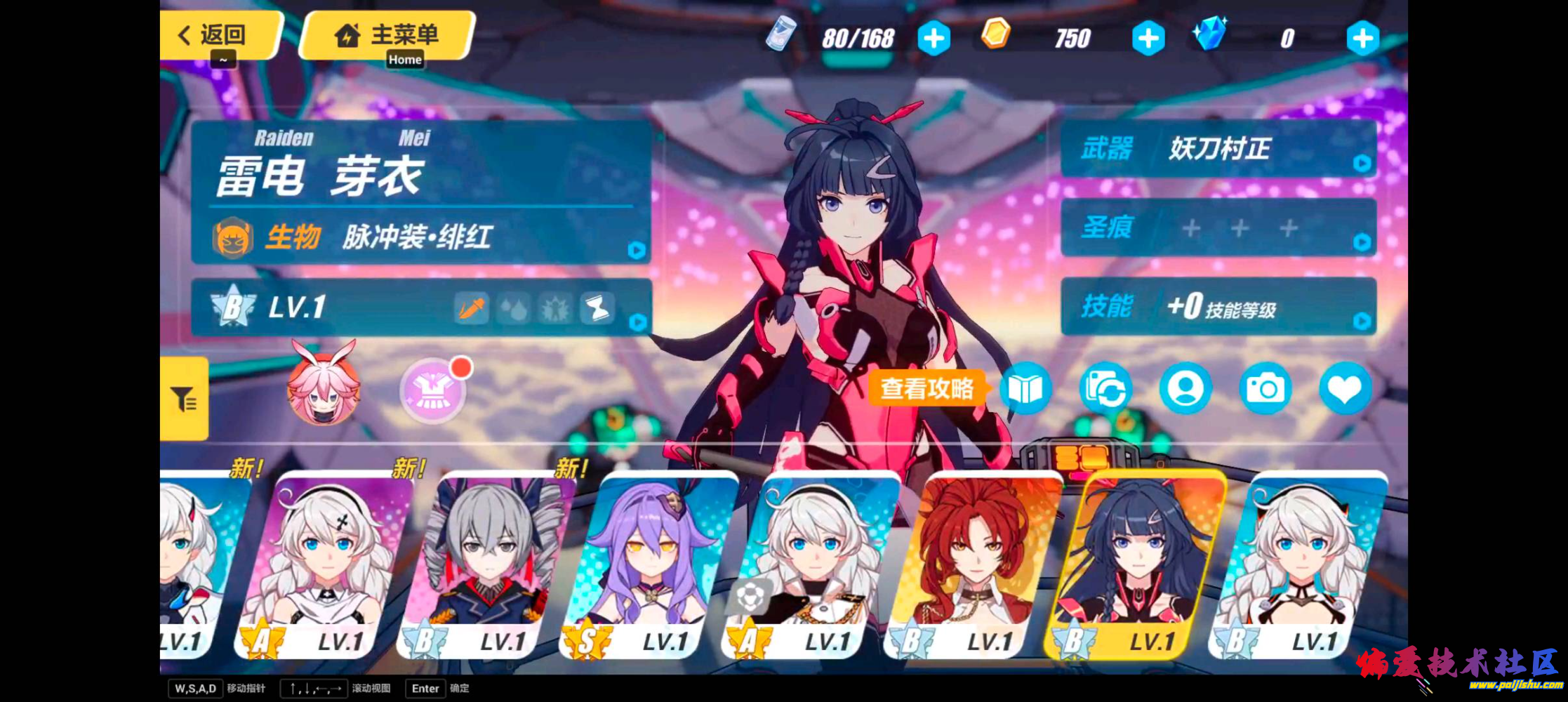Add gold coins with the plus button

coord(1148,38)
